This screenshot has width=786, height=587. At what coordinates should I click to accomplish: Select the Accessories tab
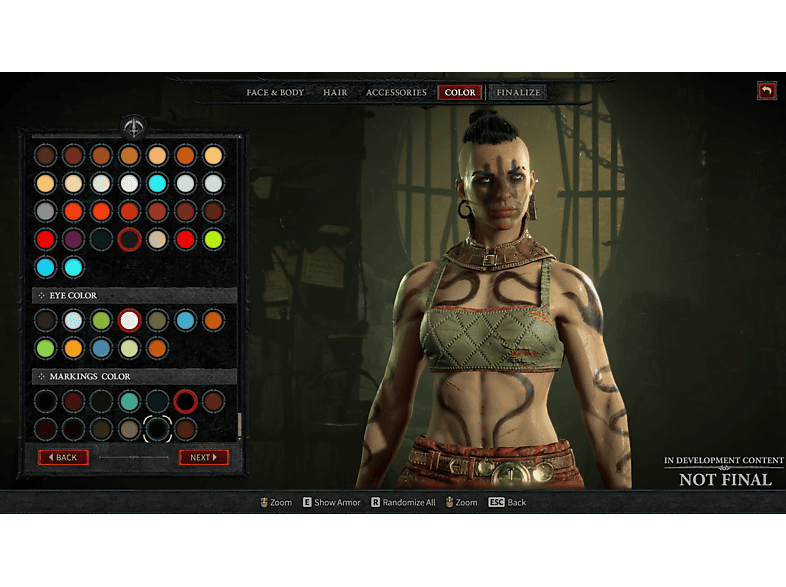(396, 93)
